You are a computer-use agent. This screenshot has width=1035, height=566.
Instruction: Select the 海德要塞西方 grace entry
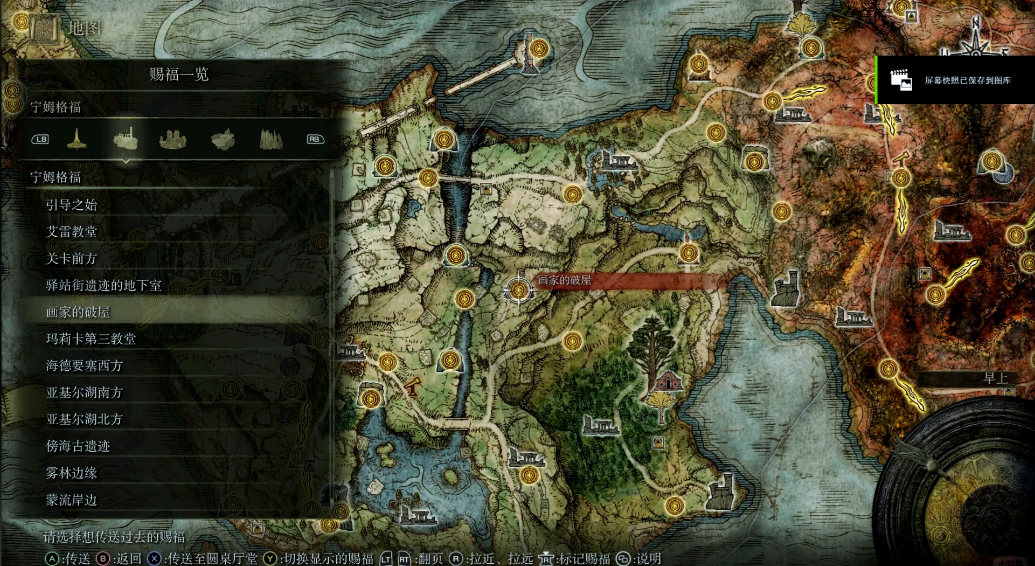click(85, 366)
